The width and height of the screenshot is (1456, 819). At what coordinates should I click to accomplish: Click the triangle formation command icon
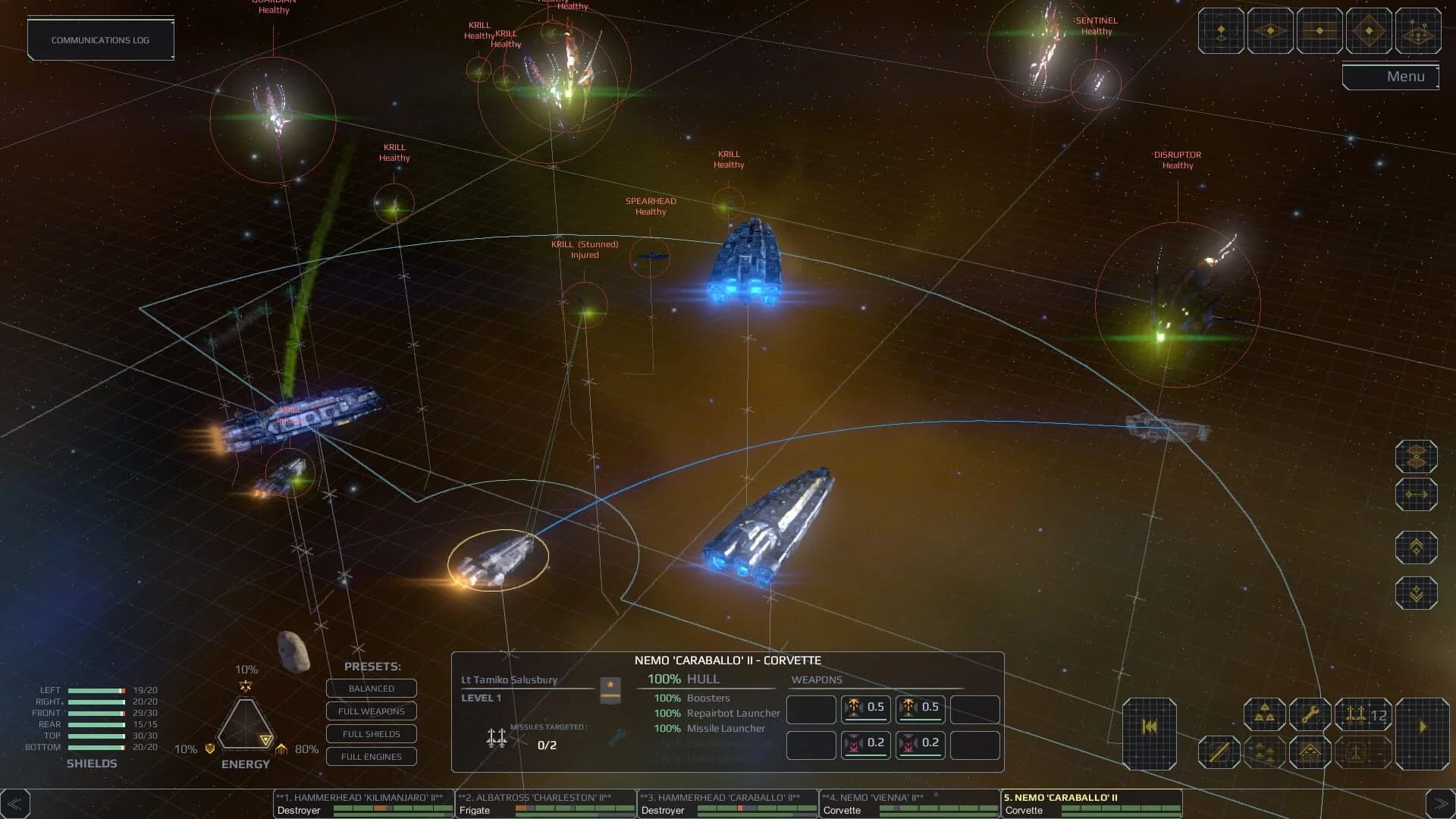click(1265, 714)
